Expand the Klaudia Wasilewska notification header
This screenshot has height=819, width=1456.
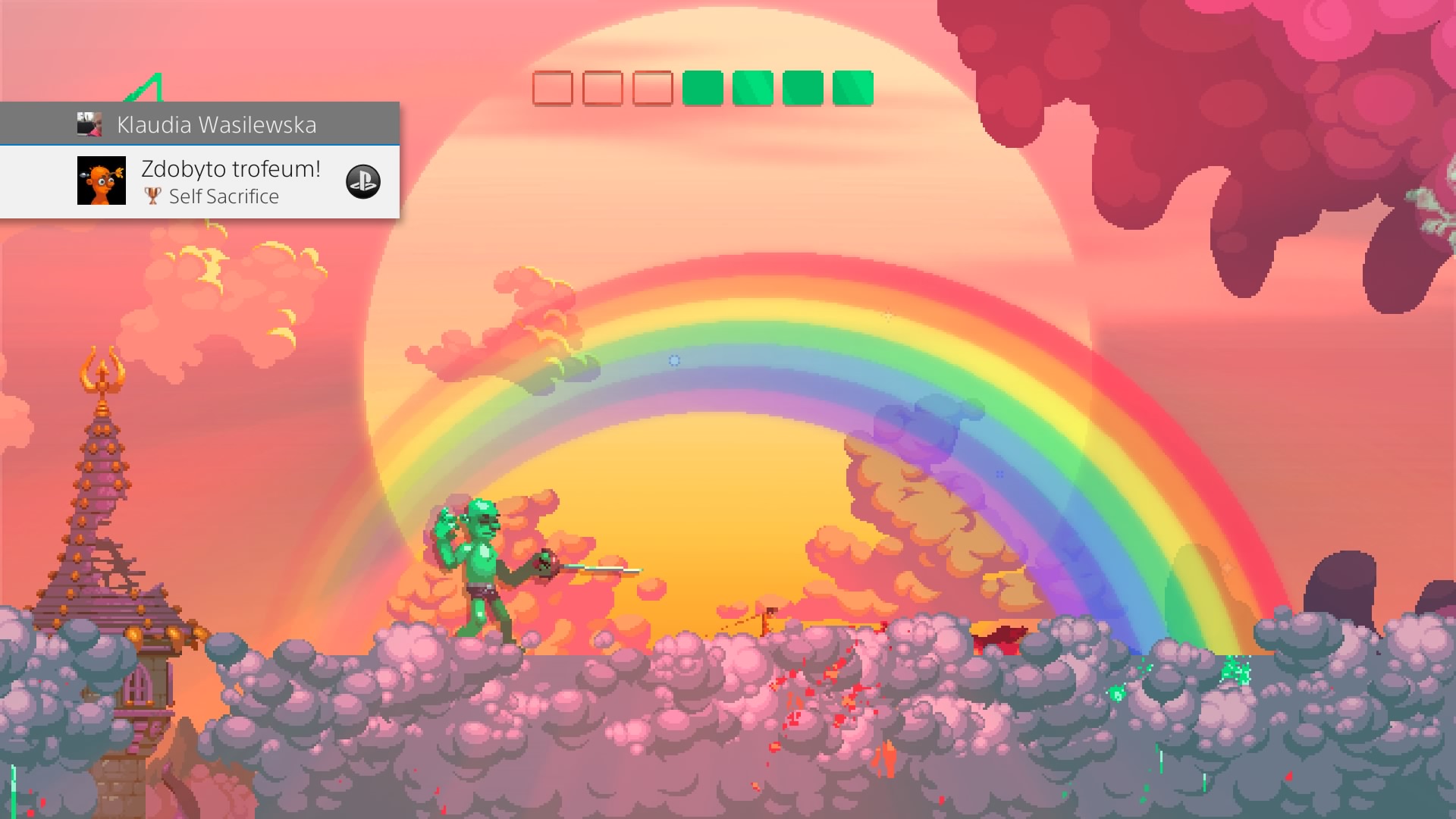(201, 124)
